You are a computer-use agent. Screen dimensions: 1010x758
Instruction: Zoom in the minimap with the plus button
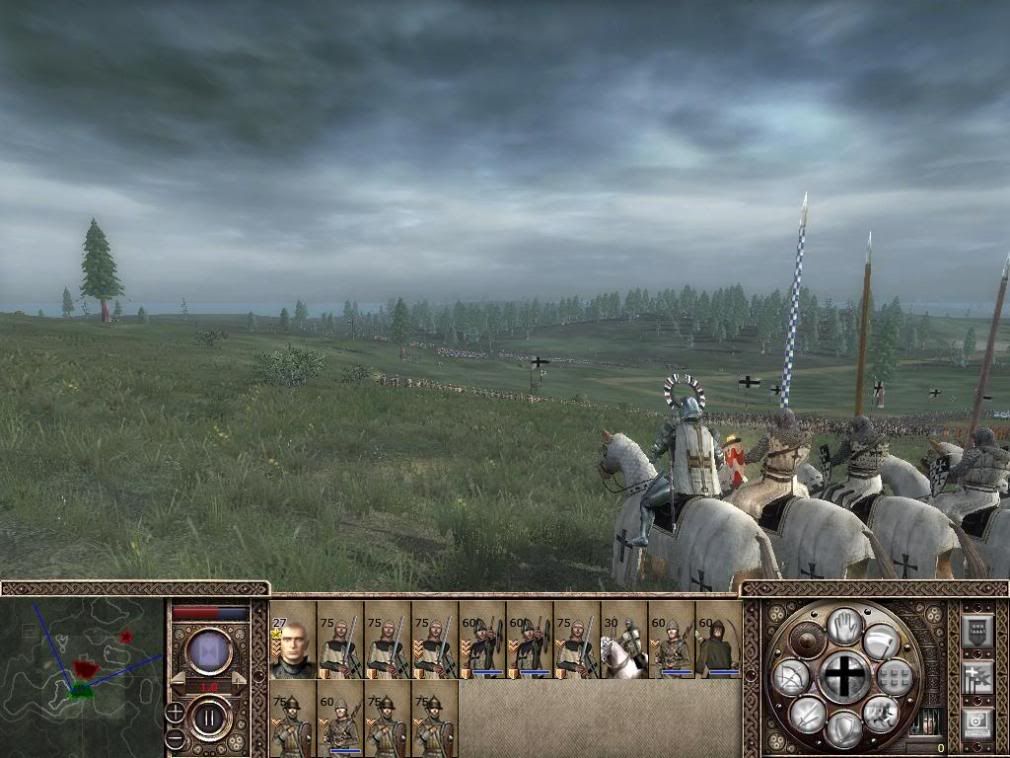tap(175, 713)
